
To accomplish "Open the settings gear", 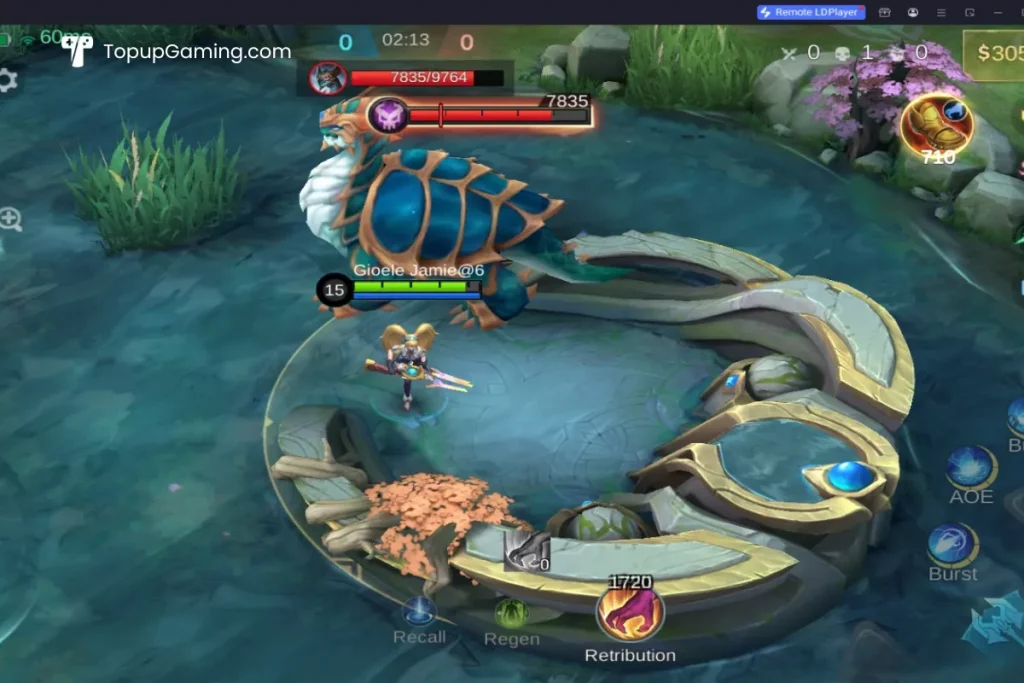I will click(7, 81).
